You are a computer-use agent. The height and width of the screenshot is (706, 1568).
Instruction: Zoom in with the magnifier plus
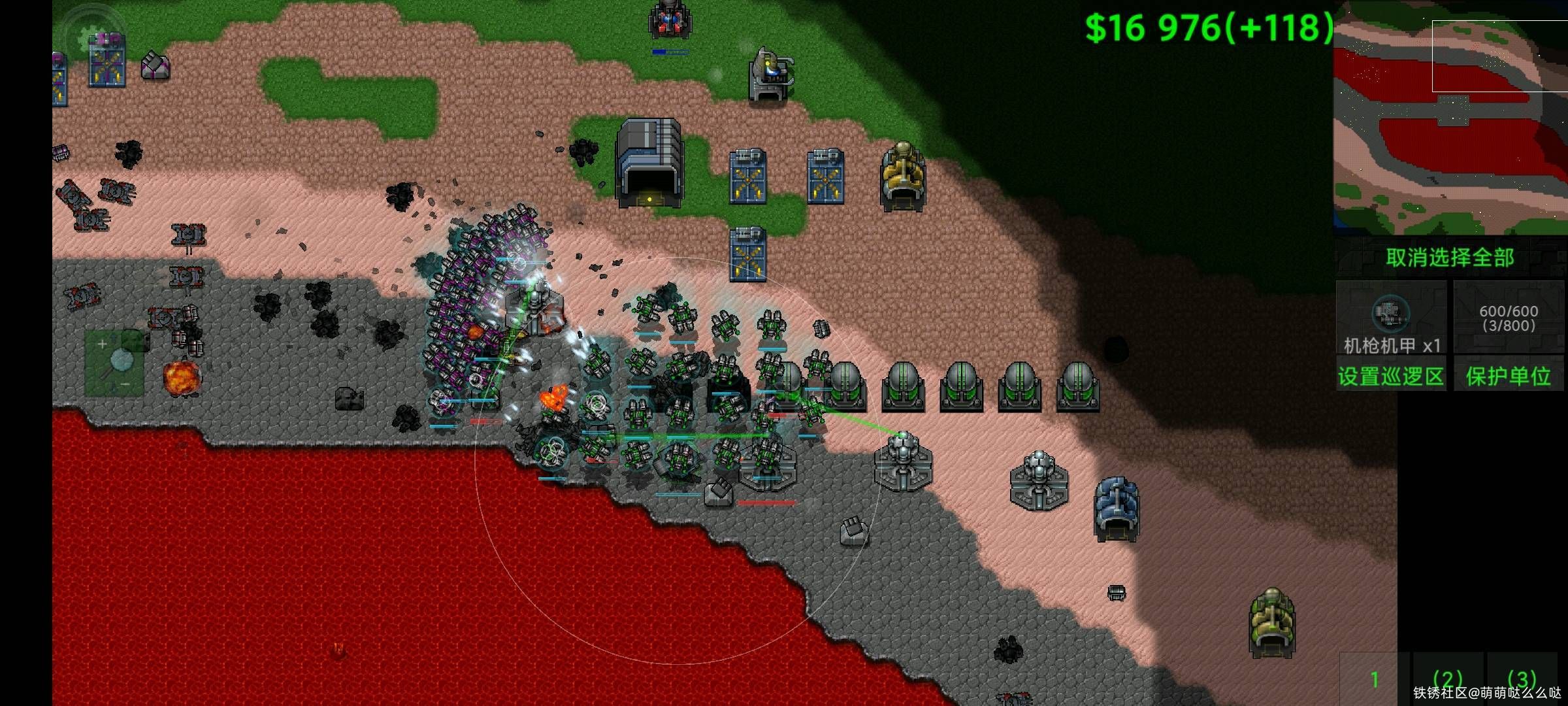click(102, 344)
